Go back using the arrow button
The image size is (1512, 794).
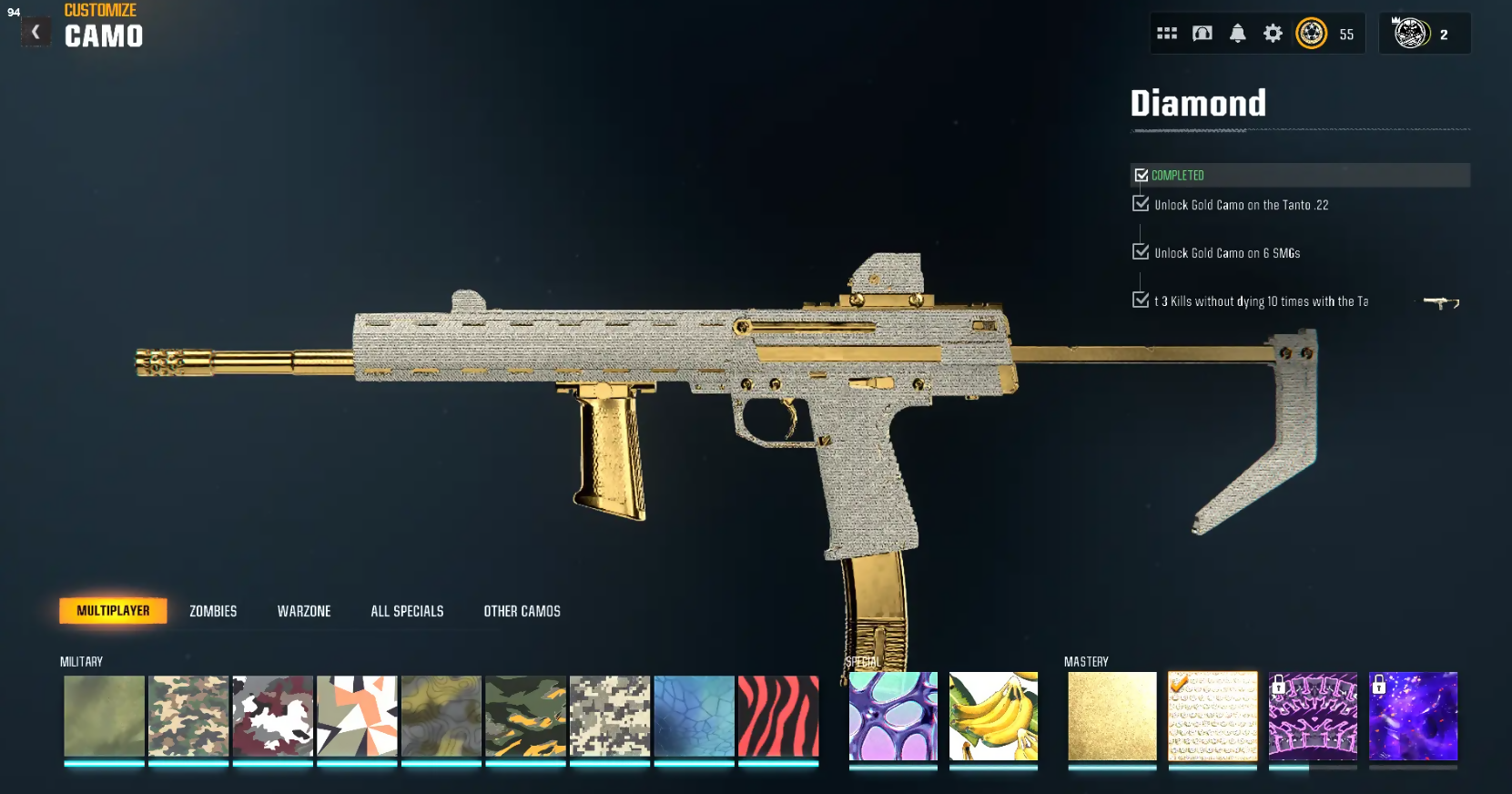36,33
